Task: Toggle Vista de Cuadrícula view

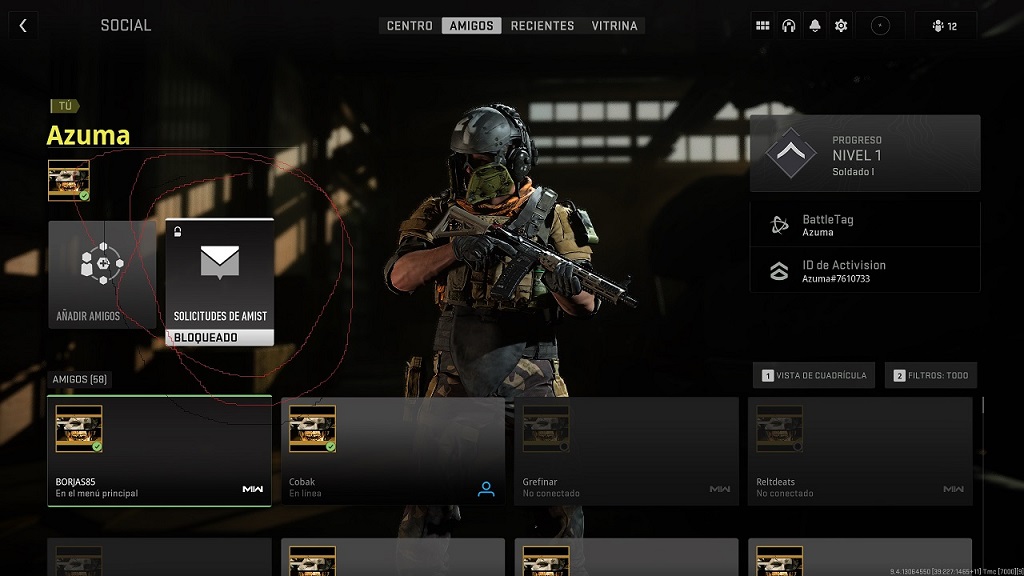Action: tap(815, 376)
